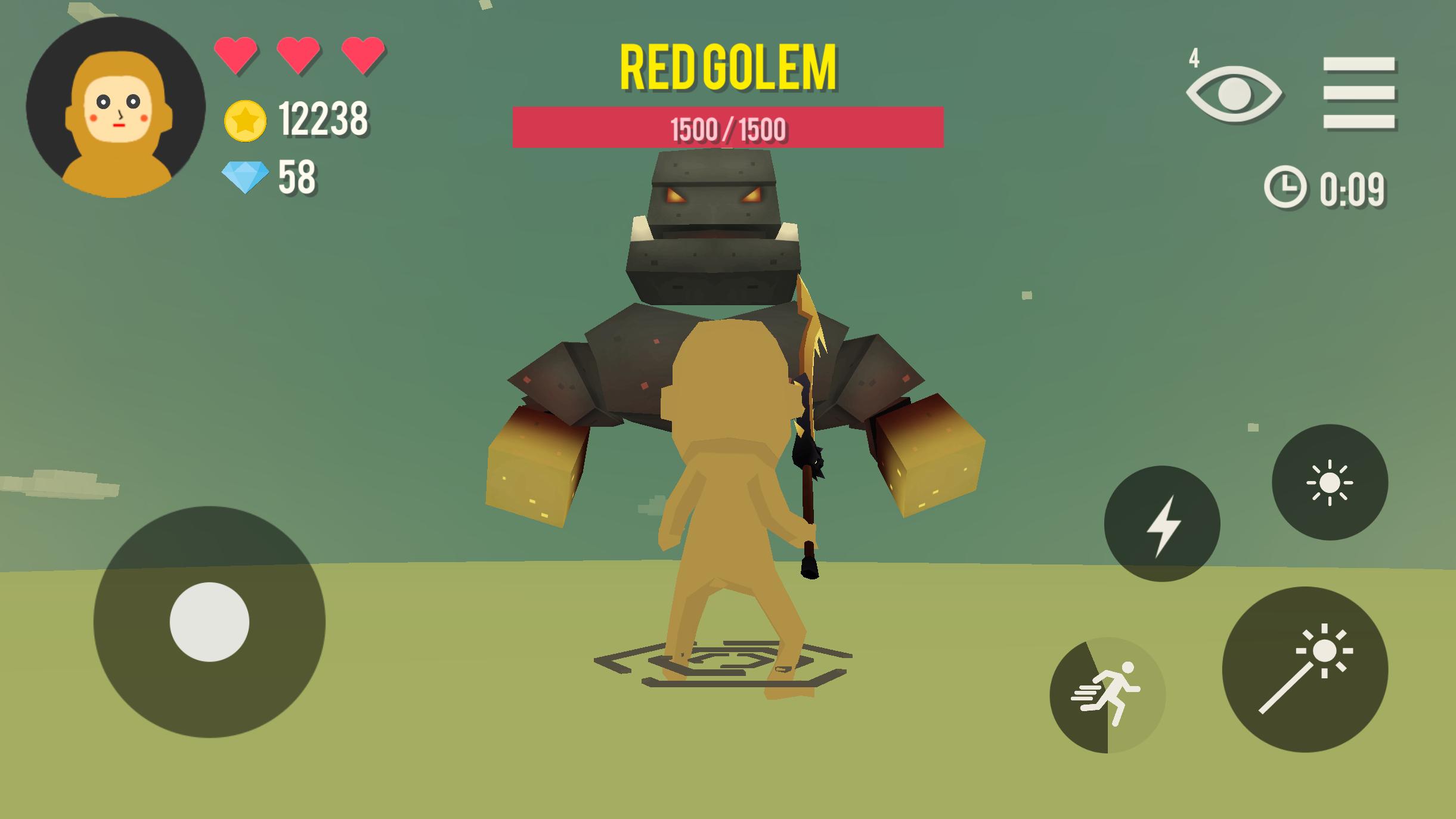Tap the virtual joystick knob
Viewport: 1456px width, 819px height.
pos(209,622)
